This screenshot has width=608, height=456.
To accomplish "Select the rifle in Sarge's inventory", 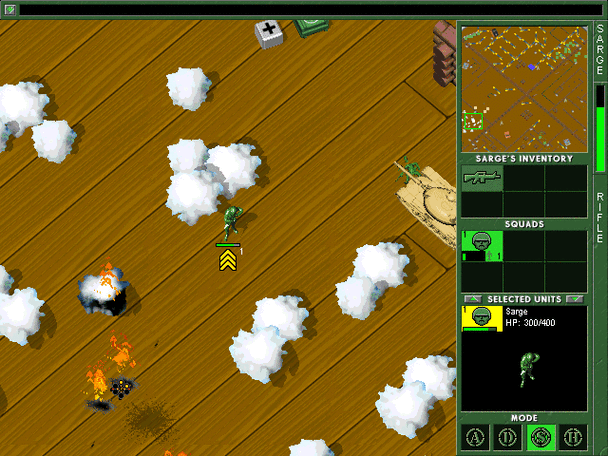I will pyautogui.click(x=481, y=177).
